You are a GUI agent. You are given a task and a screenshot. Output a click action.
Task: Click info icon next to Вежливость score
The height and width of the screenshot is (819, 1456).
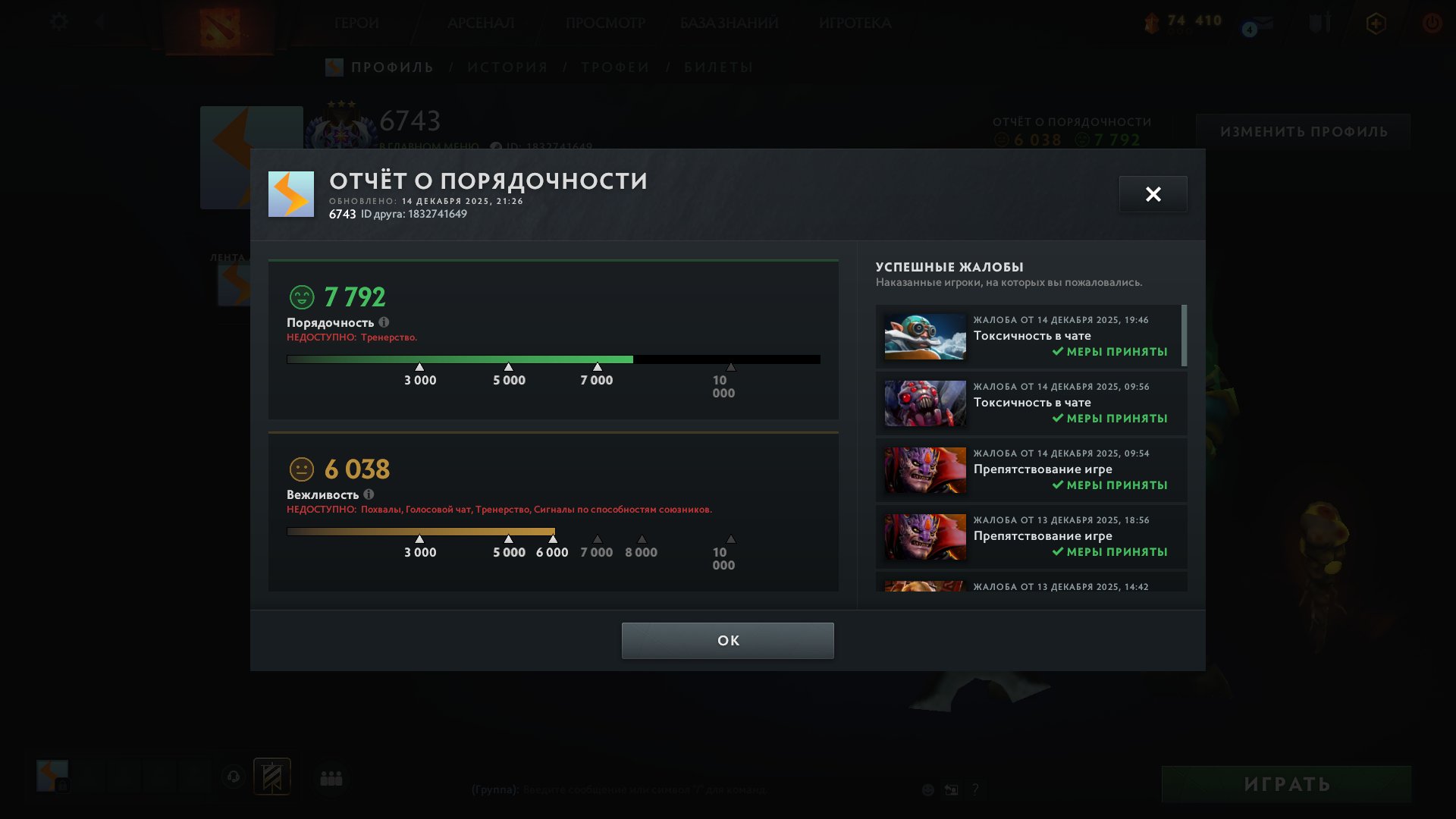click(x=369, y=494)
